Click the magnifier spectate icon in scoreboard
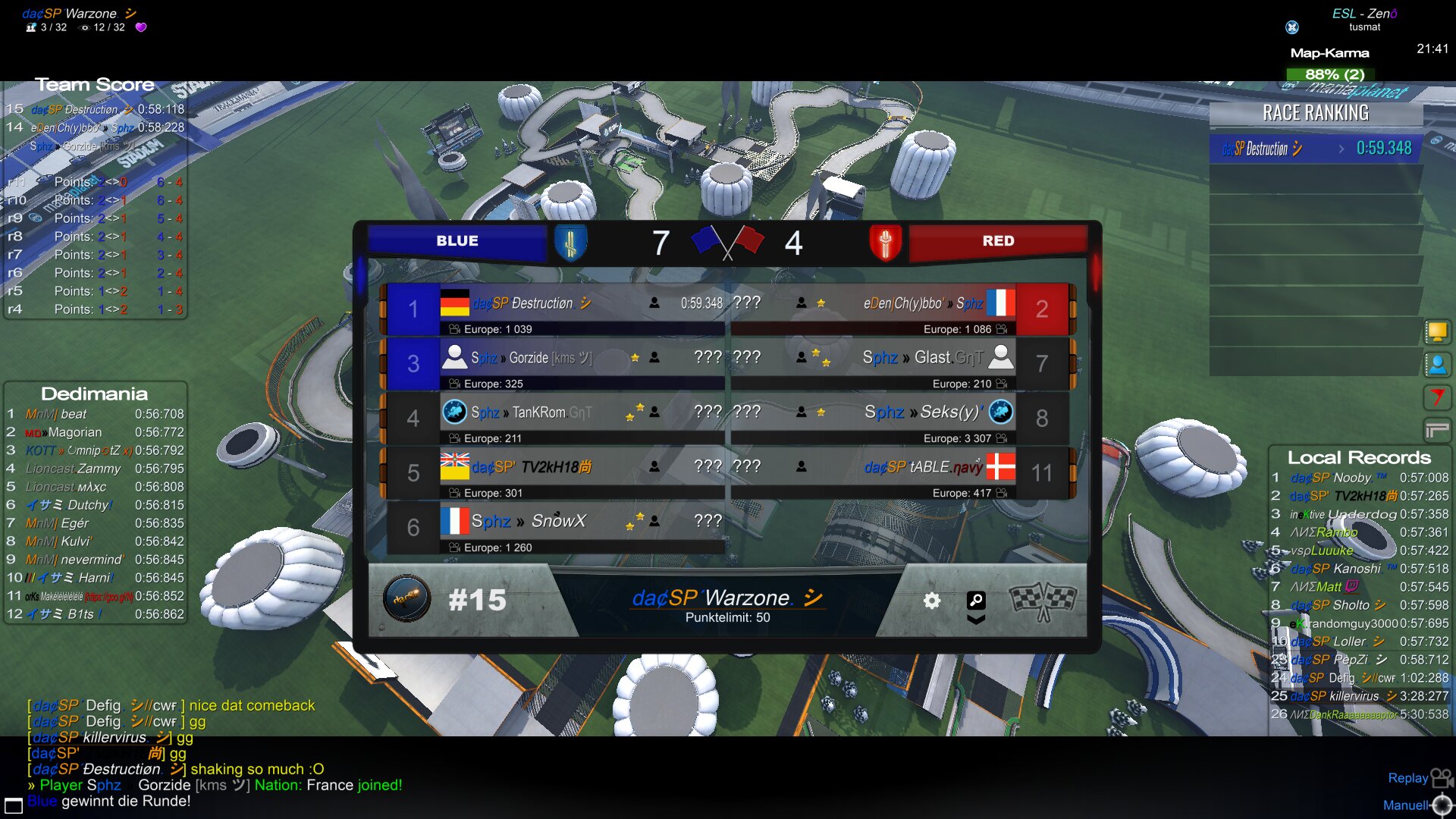 click(x=976, y=601)
